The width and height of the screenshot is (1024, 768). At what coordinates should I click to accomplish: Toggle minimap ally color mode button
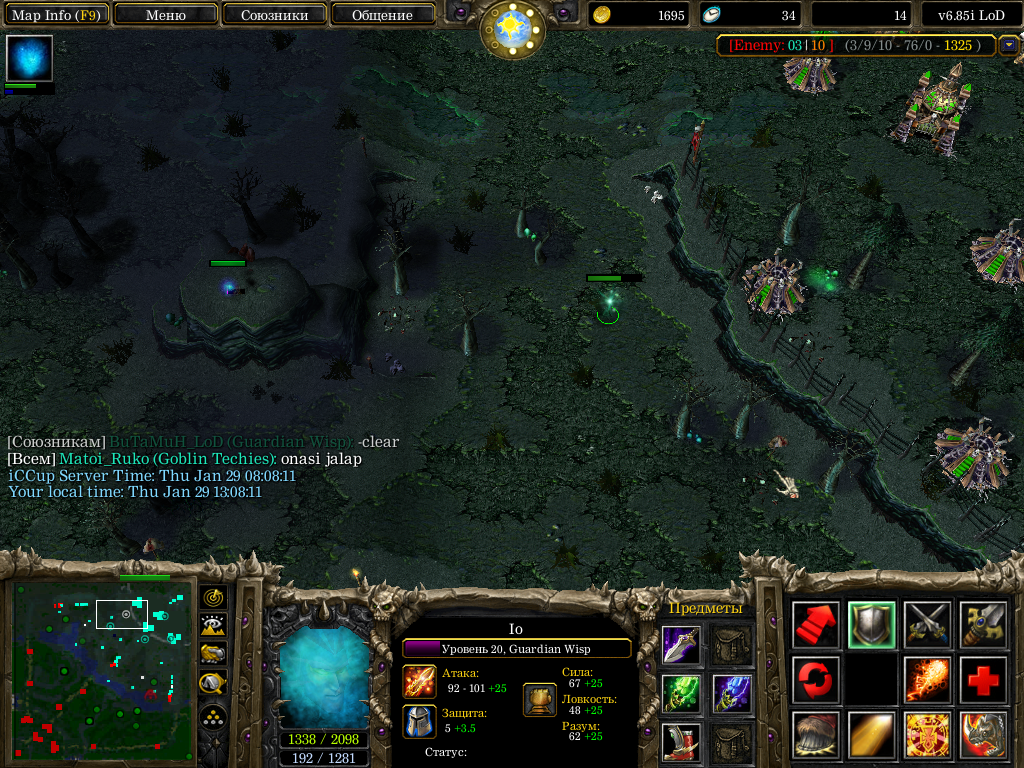pos(213,654)
